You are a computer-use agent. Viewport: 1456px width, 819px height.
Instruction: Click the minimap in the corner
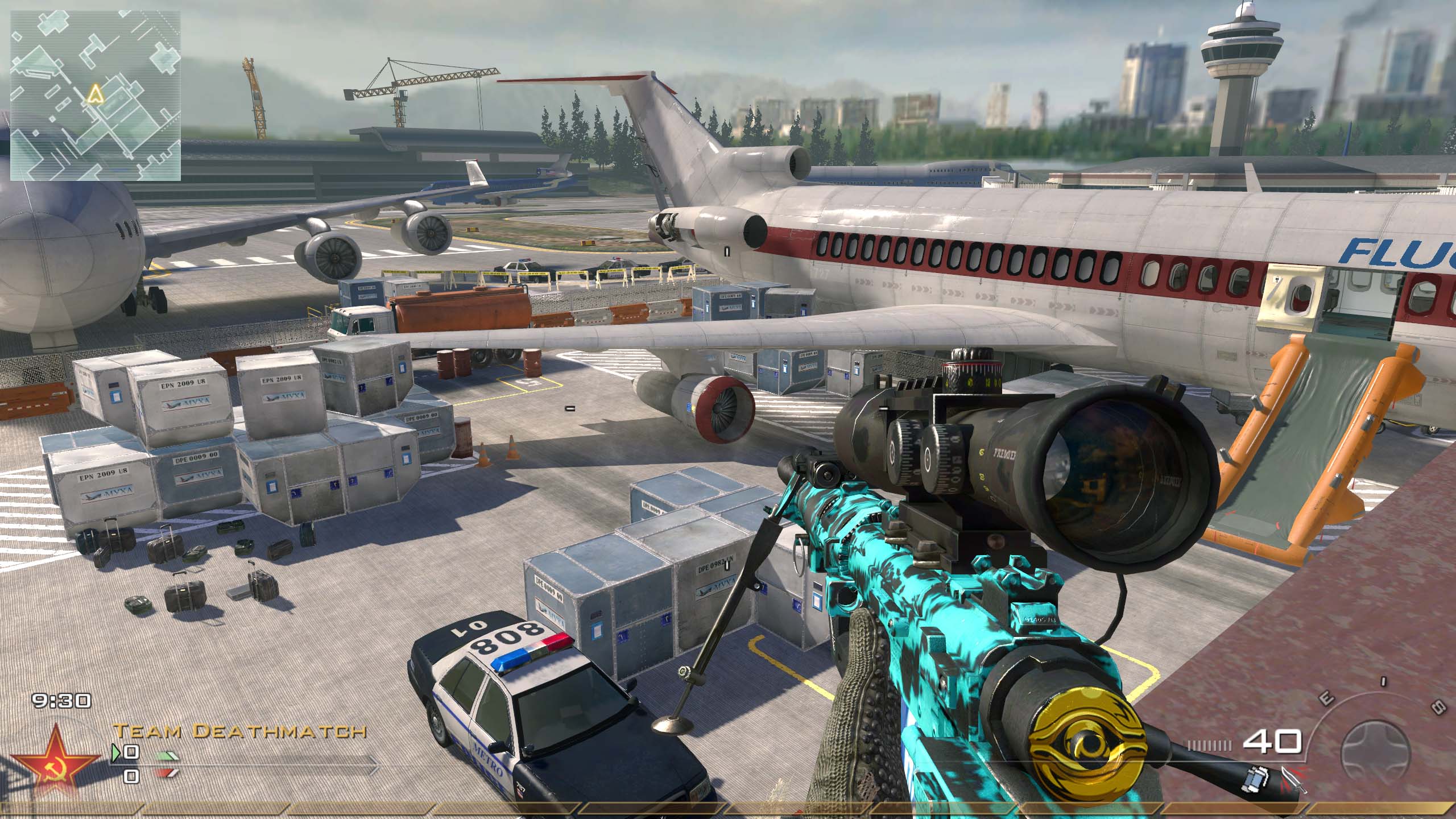click(96, 95)
